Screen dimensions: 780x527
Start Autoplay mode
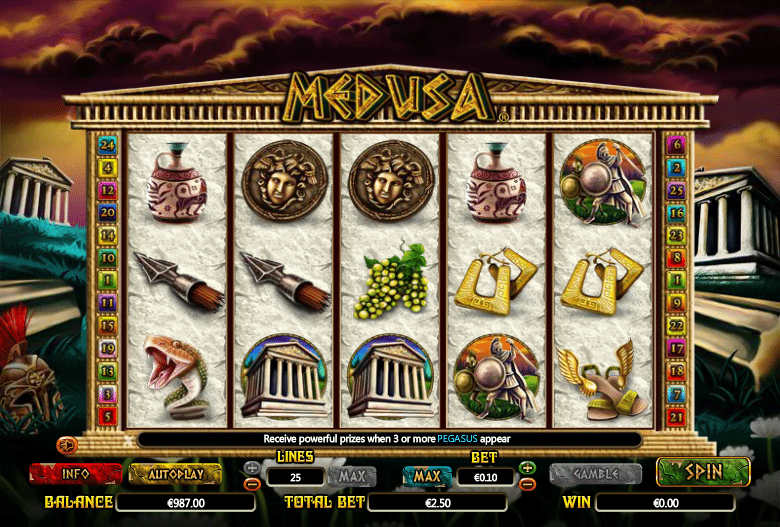click(175, 473)
